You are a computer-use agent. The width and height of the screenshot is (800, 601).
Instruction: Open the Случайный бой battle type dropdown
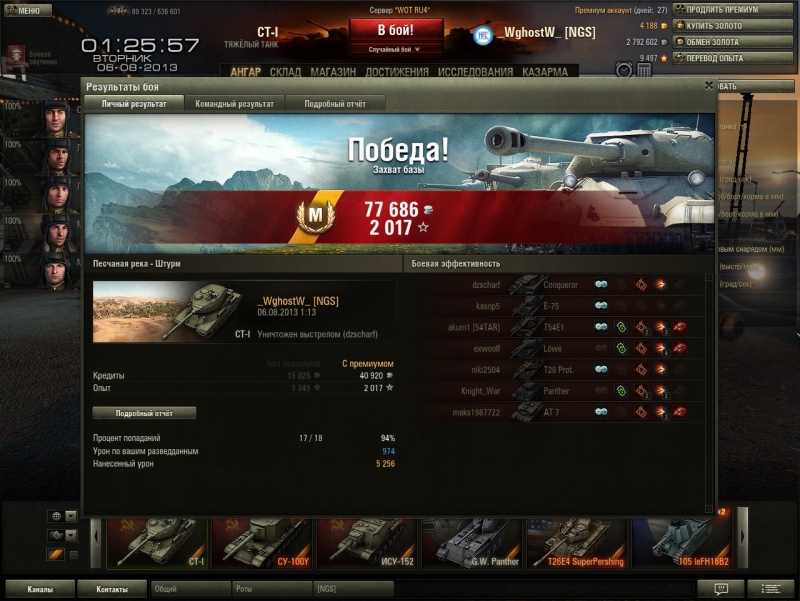coord(395,49)
